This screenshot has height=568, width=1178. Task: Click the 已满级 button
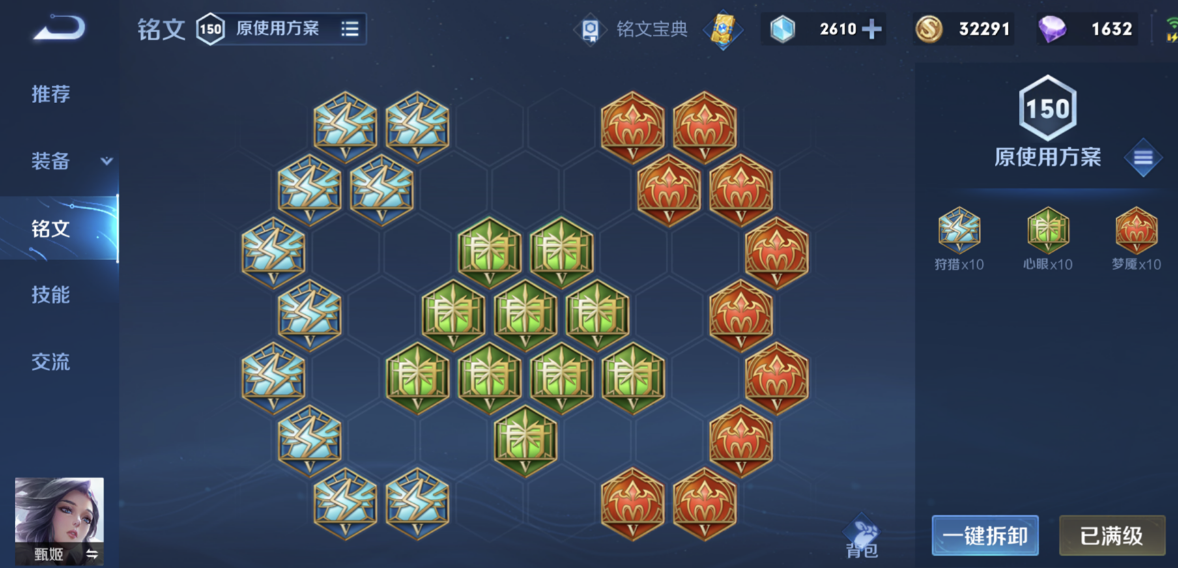point(1111,536)
